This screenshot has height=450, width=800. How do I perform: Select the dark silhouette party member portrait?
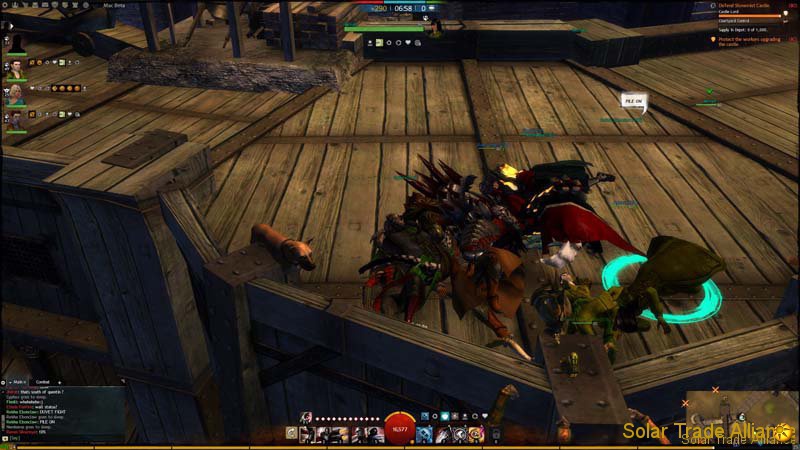[x=16, y=44]
